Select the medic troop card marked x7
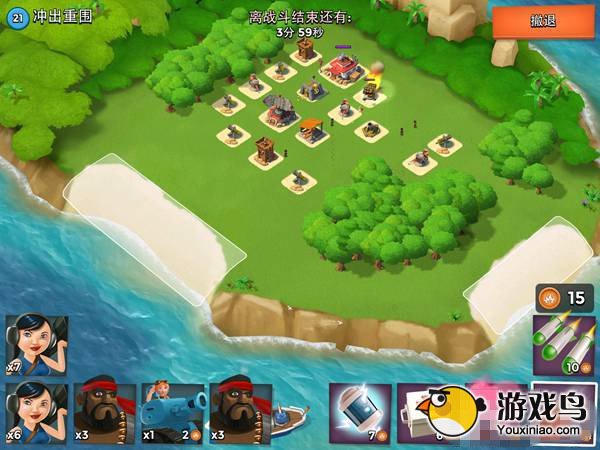 (x=37, y=345)
